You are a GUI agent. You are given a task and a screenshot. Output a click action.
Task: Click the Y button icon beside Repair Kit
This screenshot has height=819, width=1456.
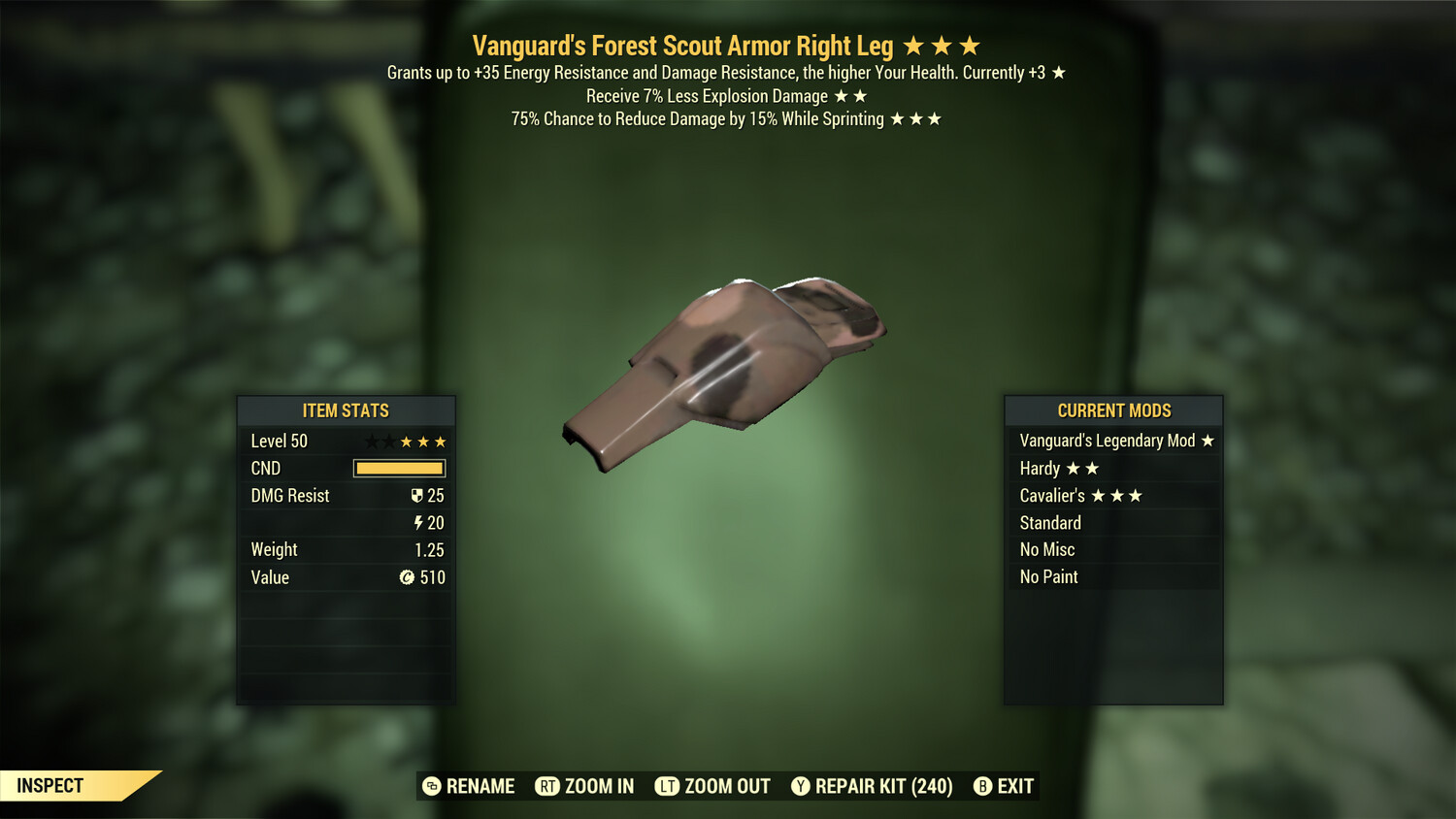pos(802,786)
